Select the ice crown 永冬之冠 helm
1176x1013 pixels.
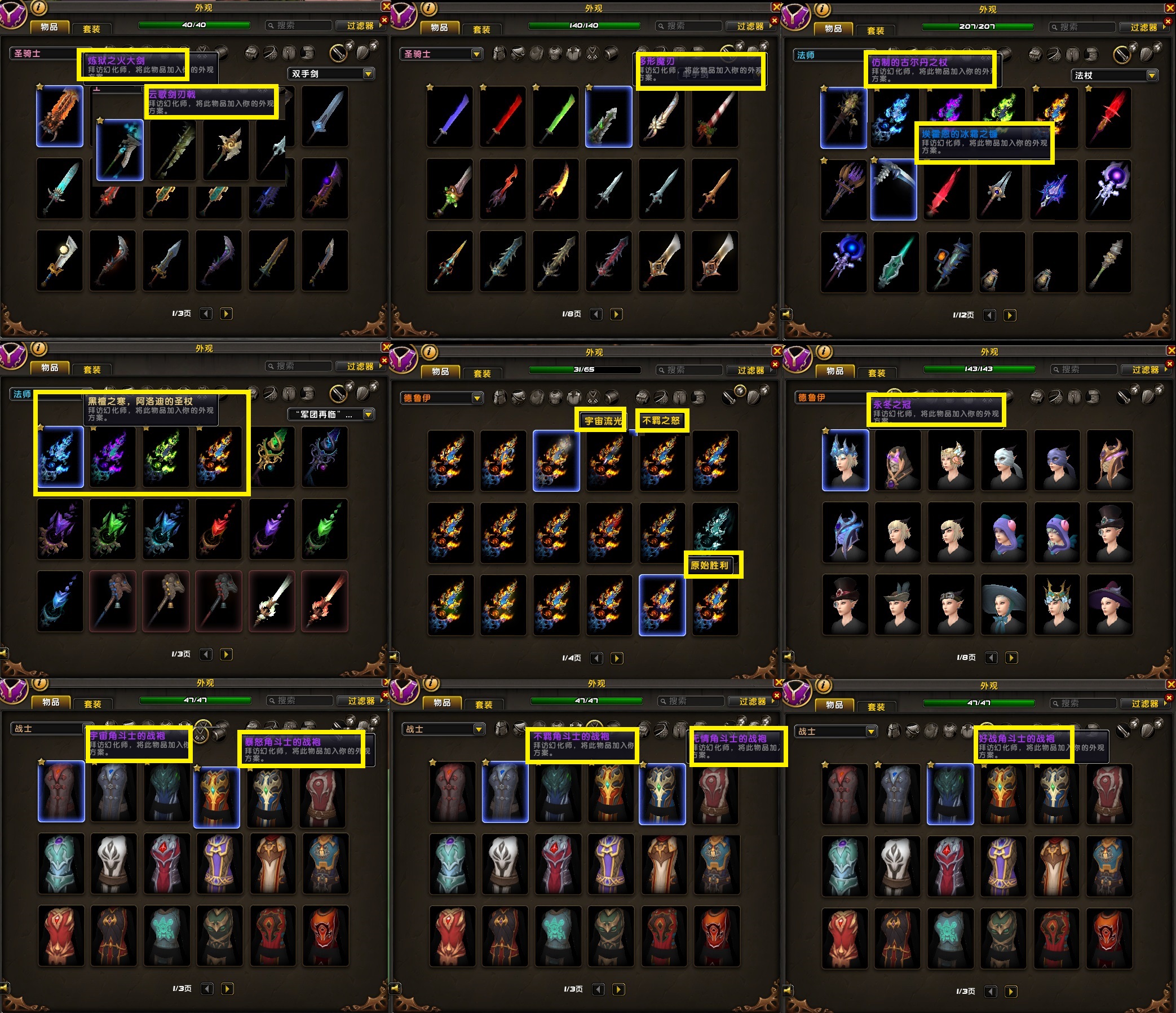click(845, 460)
